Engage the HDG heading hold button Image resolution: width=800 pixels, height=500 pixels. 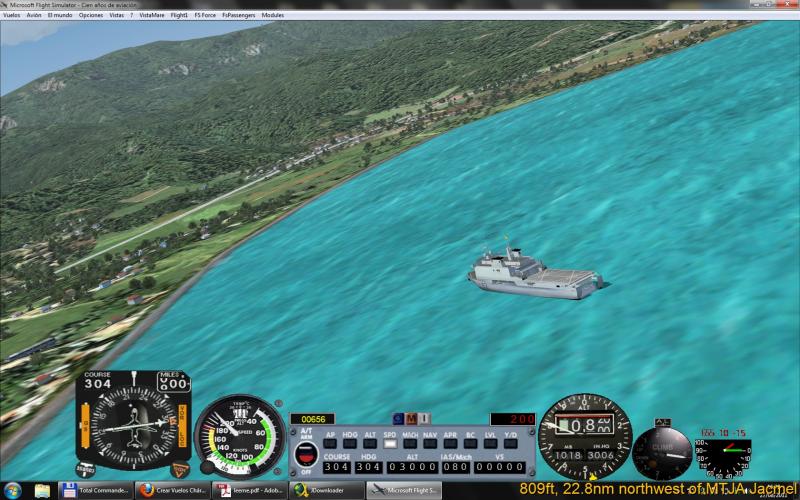350,443
